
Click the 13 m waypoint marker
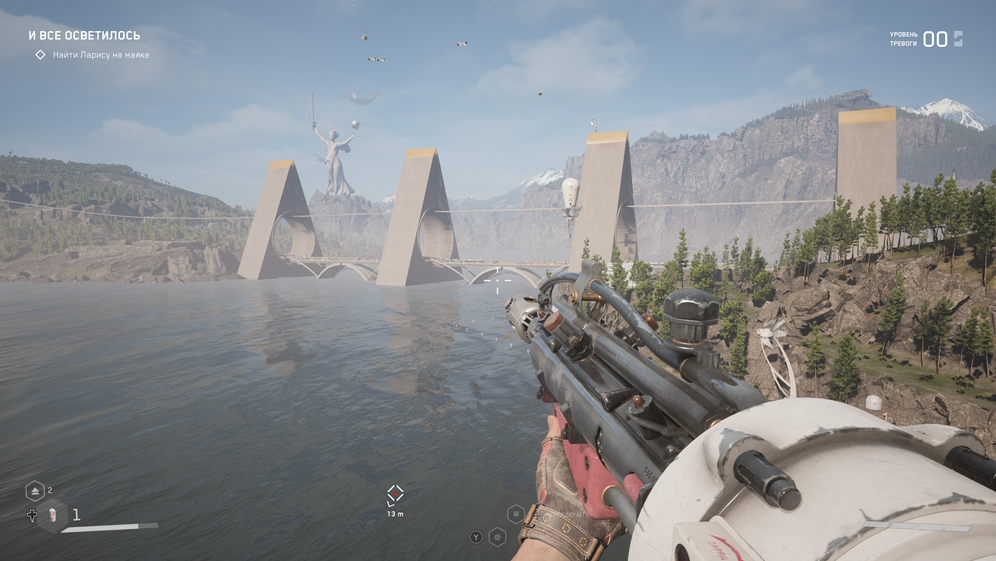click(395, 494)
